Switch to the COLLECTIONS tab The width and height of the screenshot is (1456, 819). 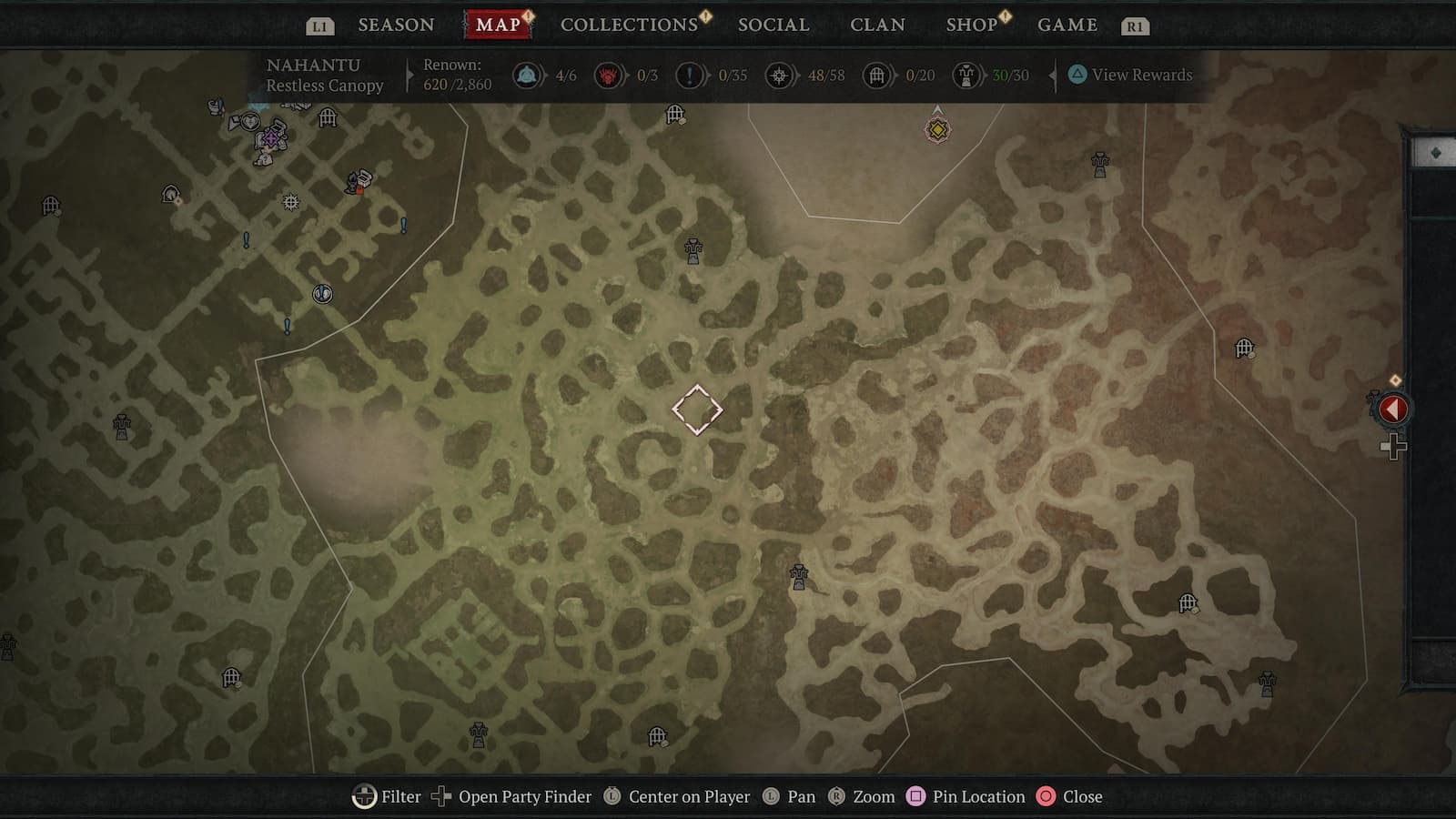click(628, 25)
